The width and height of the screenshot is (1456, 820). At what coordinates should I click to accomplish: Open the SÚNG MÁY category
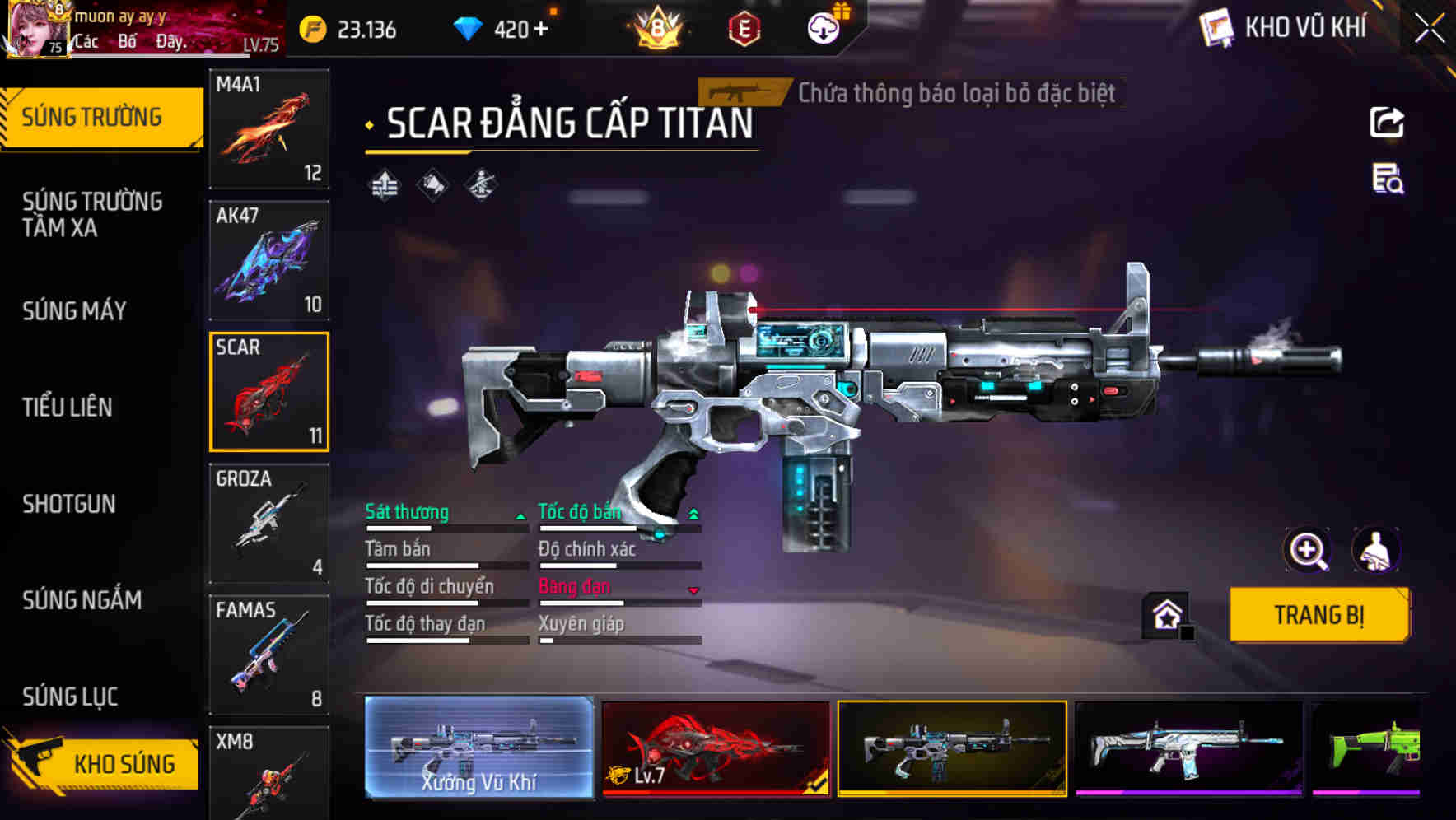[x=74, y=310]
